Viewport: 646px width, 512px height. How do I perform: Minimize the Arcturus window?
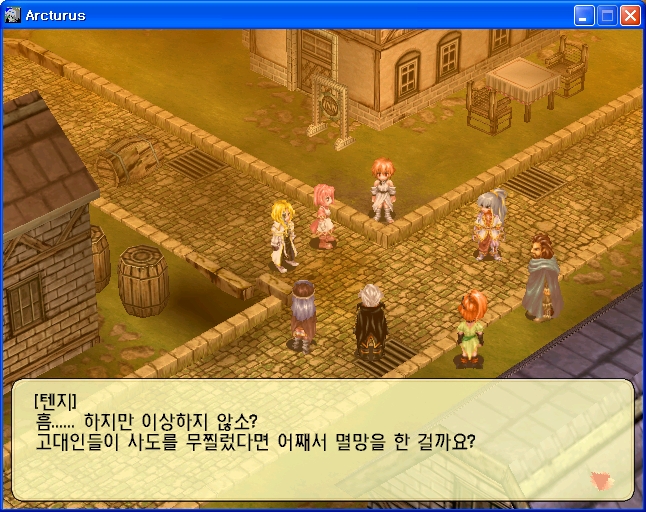[584, 15]
